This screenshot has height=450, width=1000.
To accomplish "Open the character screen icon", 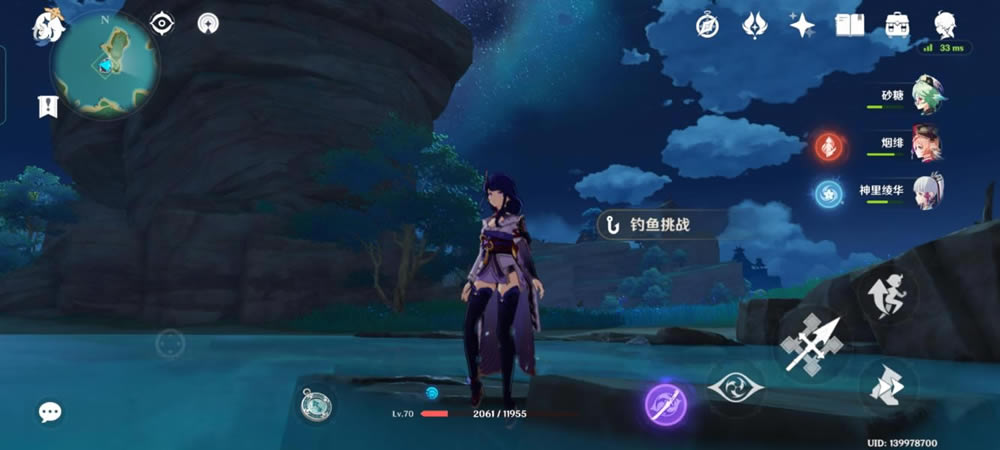I will [943, 25].
